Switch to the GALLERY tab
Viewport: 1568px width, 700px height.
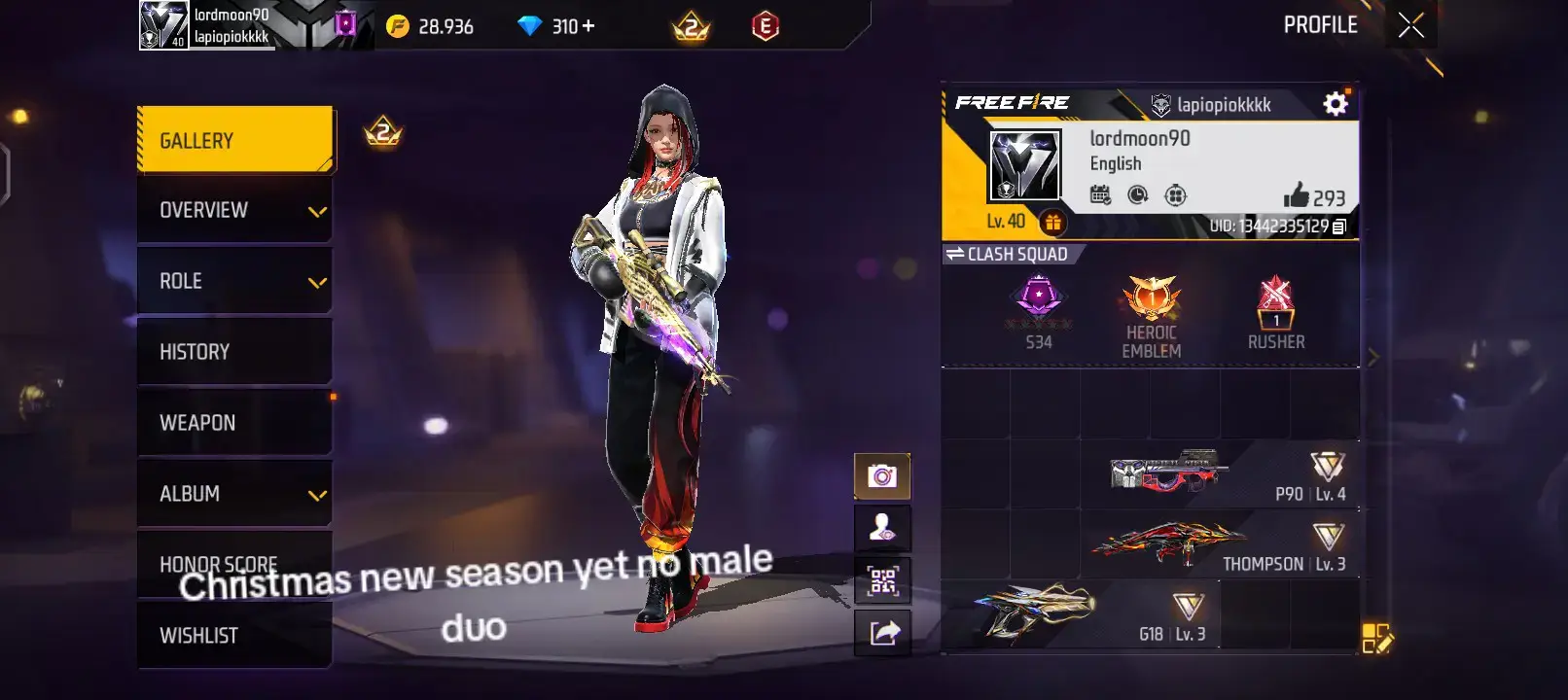pyautogui.click(x=233, y=139)
